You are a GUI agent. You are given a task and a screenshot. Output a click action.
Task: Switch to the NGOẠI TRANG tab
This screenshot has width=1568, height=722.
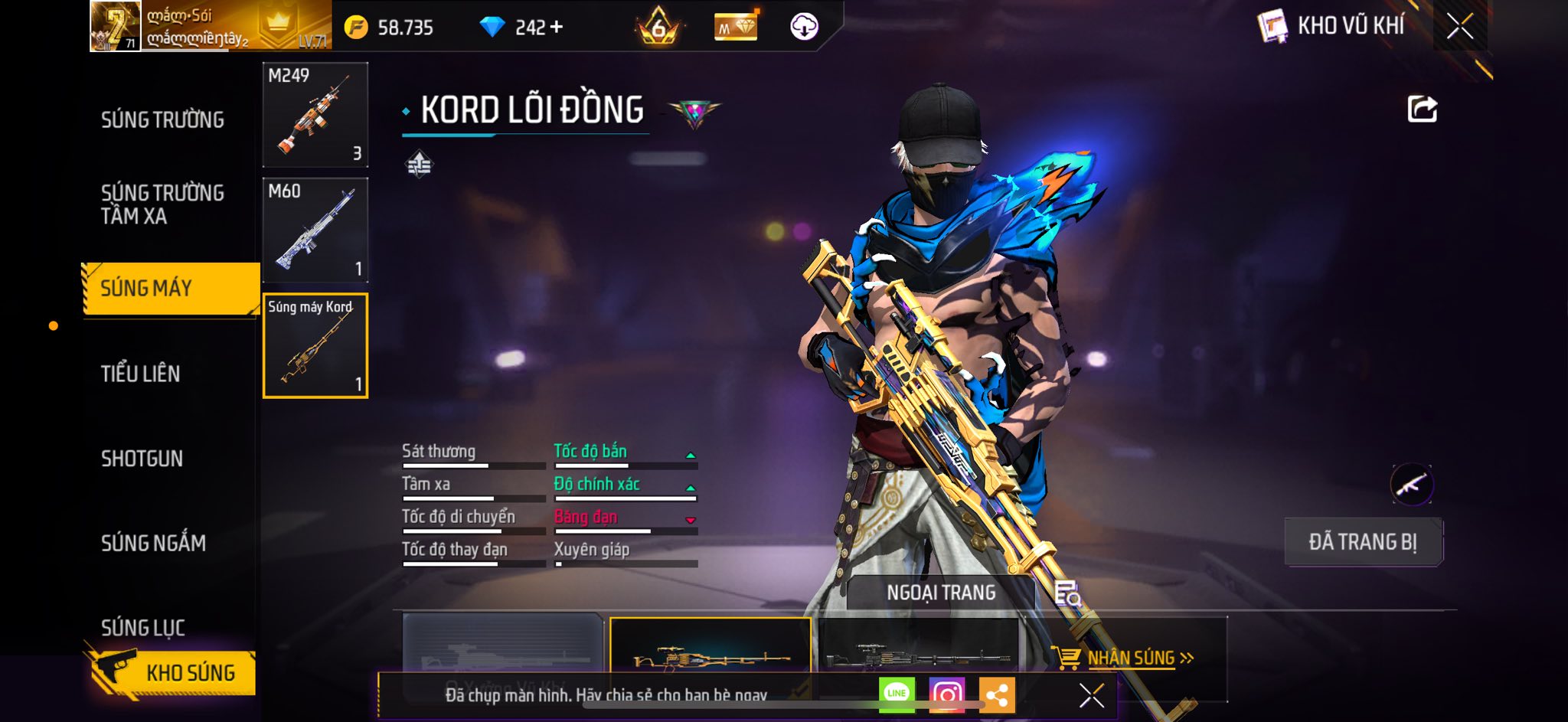click(941, 593)
